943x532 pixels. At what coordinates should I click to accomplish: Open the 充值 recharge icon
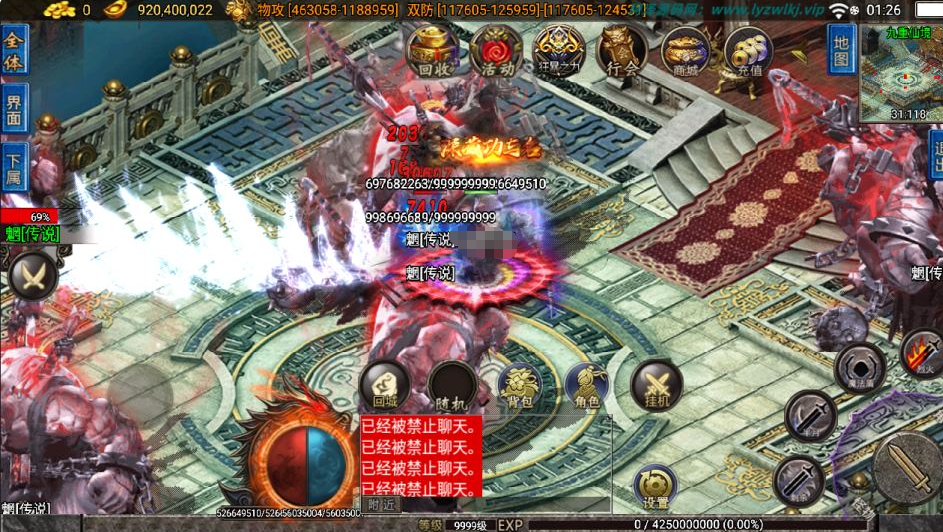pyautogui.click(x=748, y=51)
